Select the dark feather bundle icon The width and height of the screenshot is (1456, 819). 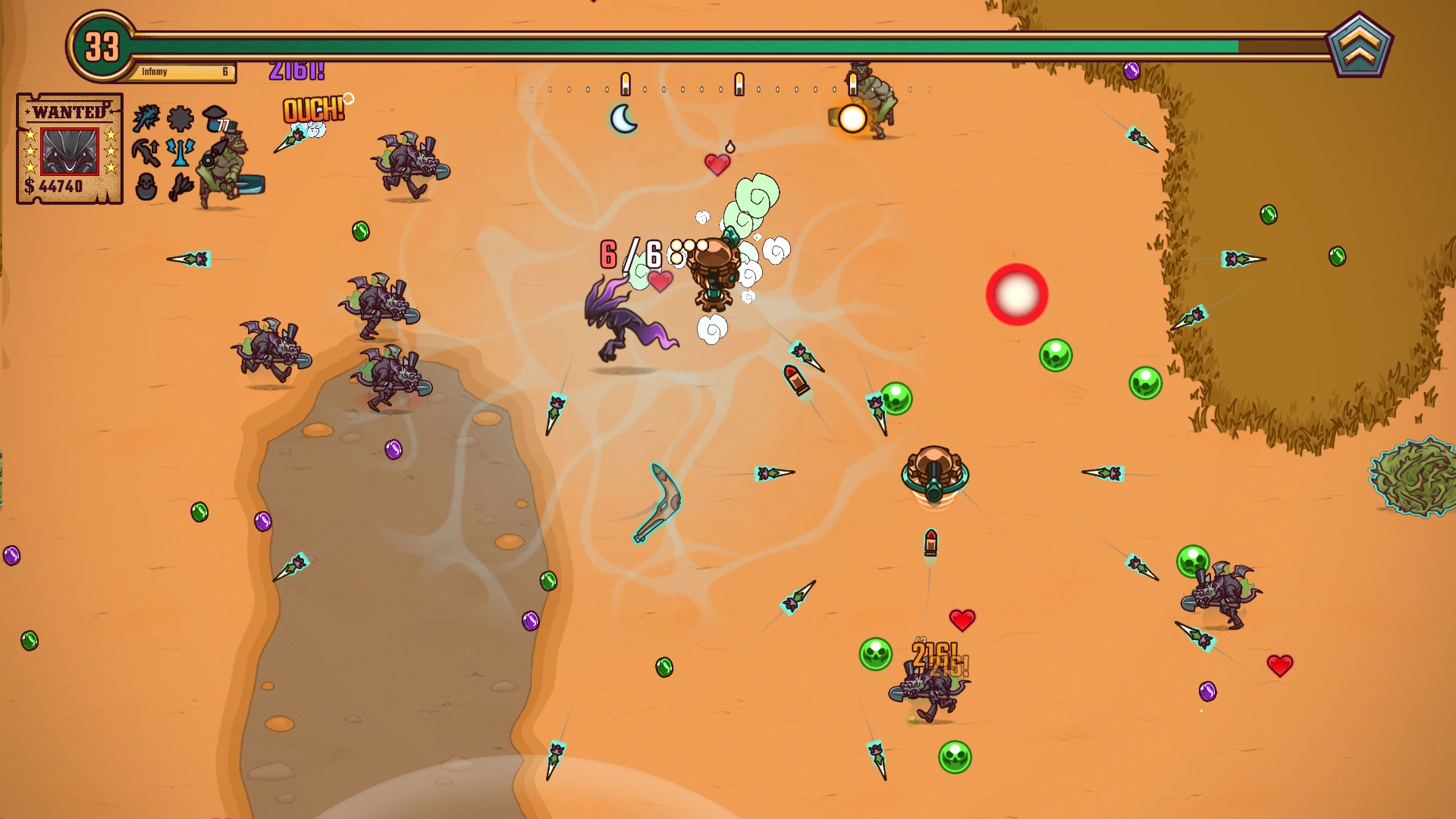pyautogui.click(x=180, y=187)
